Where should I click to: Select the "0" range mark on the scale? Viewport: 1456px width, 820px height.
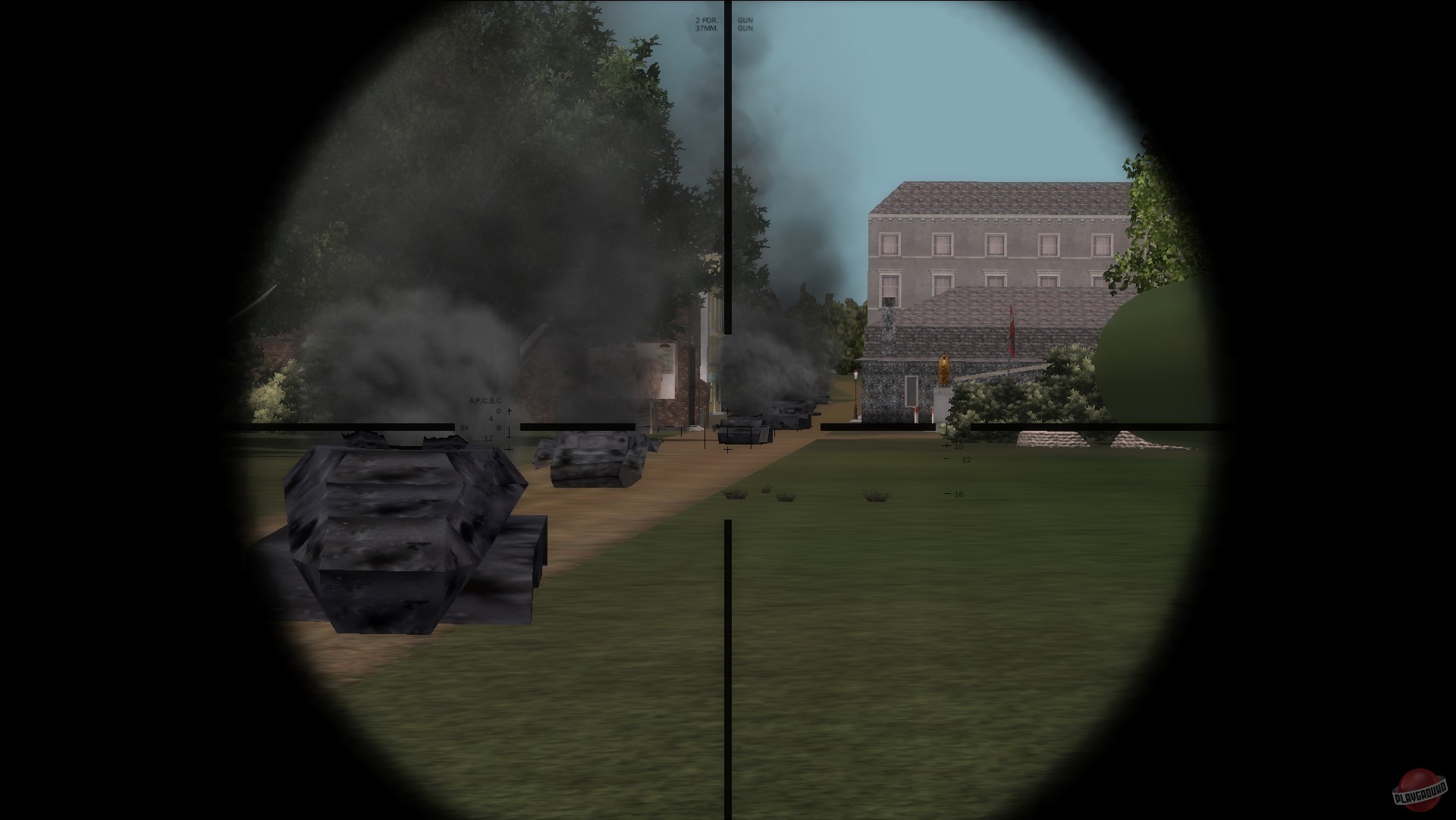[x=498, y=410]
